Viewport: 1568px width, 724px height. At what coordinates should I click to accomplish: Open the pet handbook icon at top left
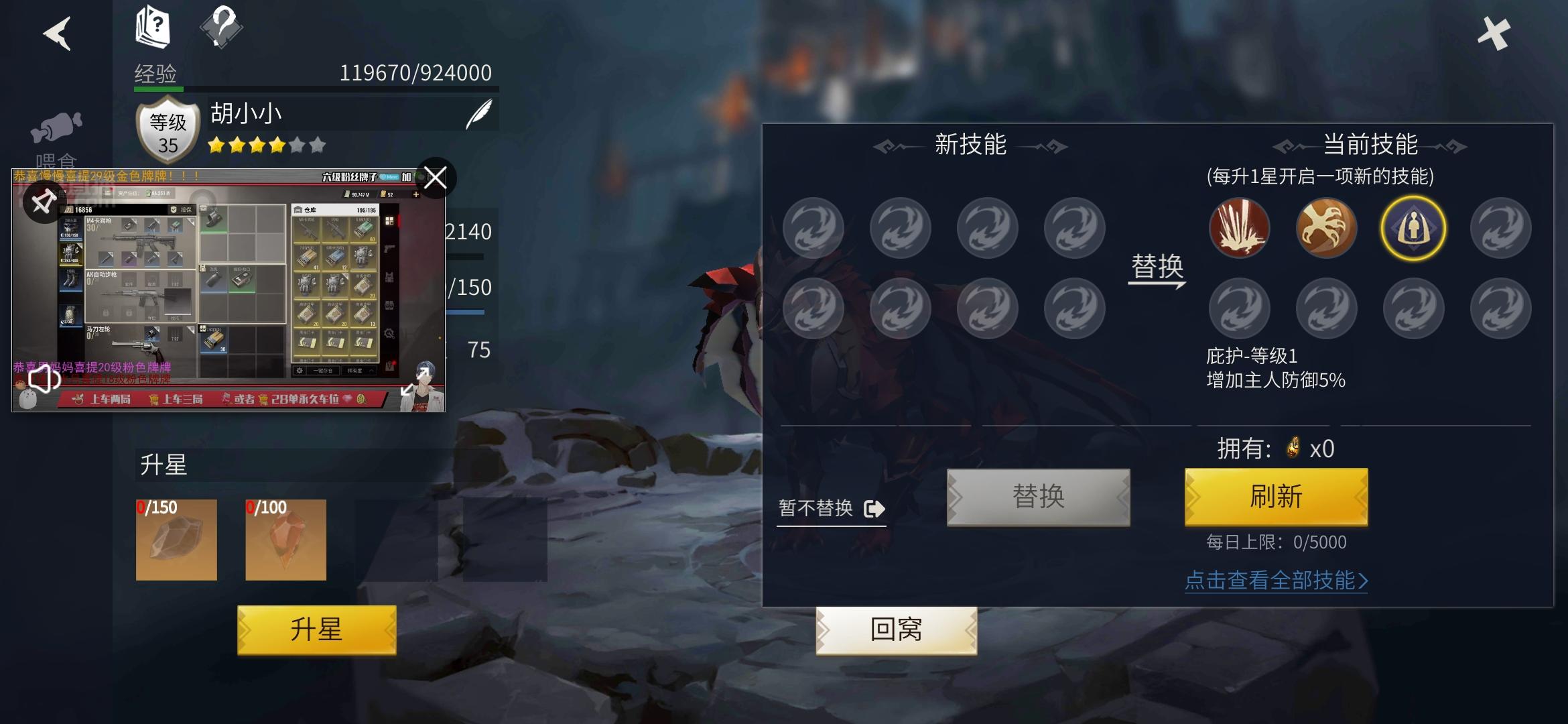click(153, 25)
